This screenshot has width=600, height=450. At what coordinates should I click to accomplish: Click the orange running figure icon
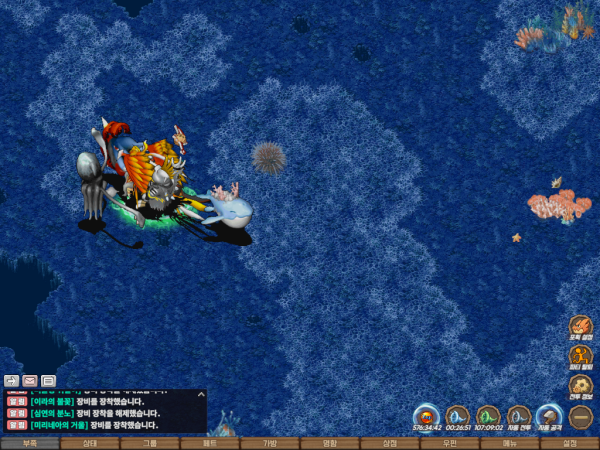click(581, 356)
